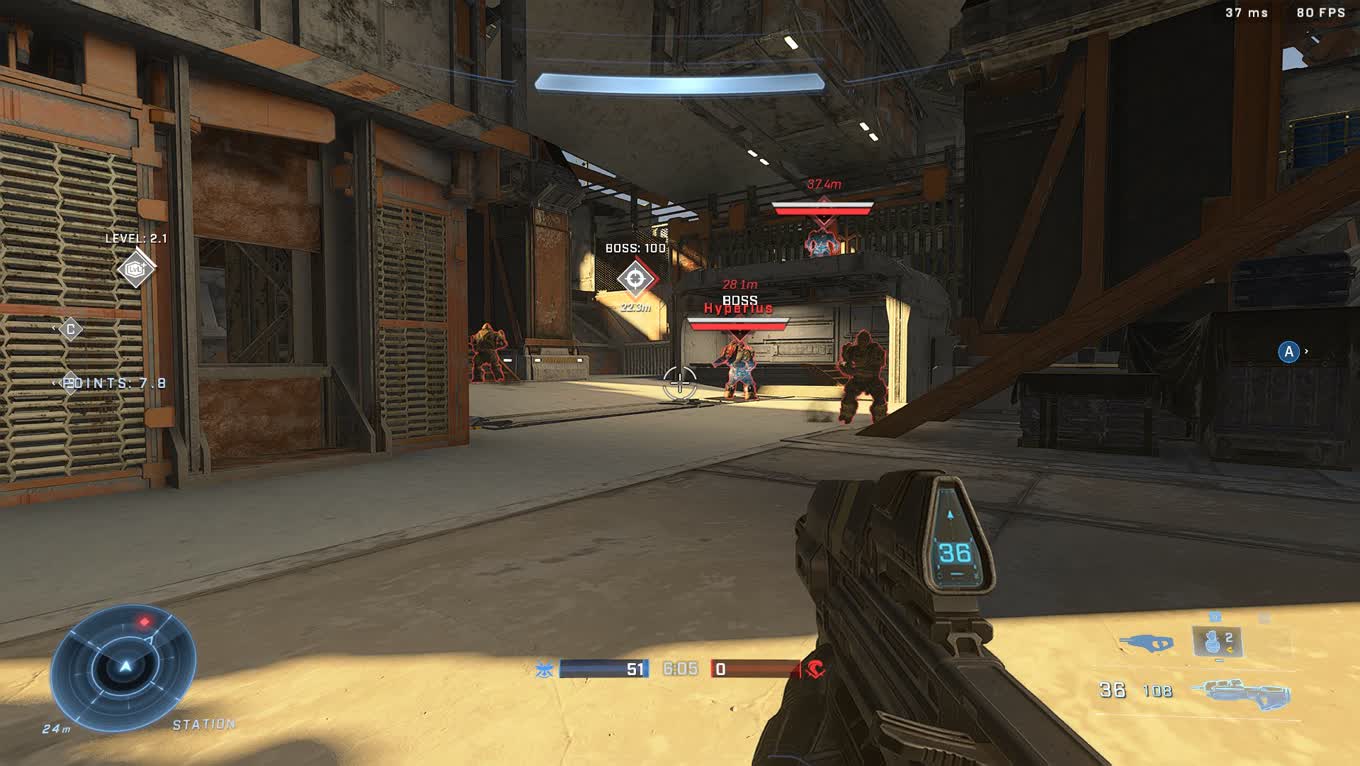The width and height of the screenshot is (1360, 766).
Task: Switch to the holstered plasma pistol icon
Action: click(x=1146, y=643)
